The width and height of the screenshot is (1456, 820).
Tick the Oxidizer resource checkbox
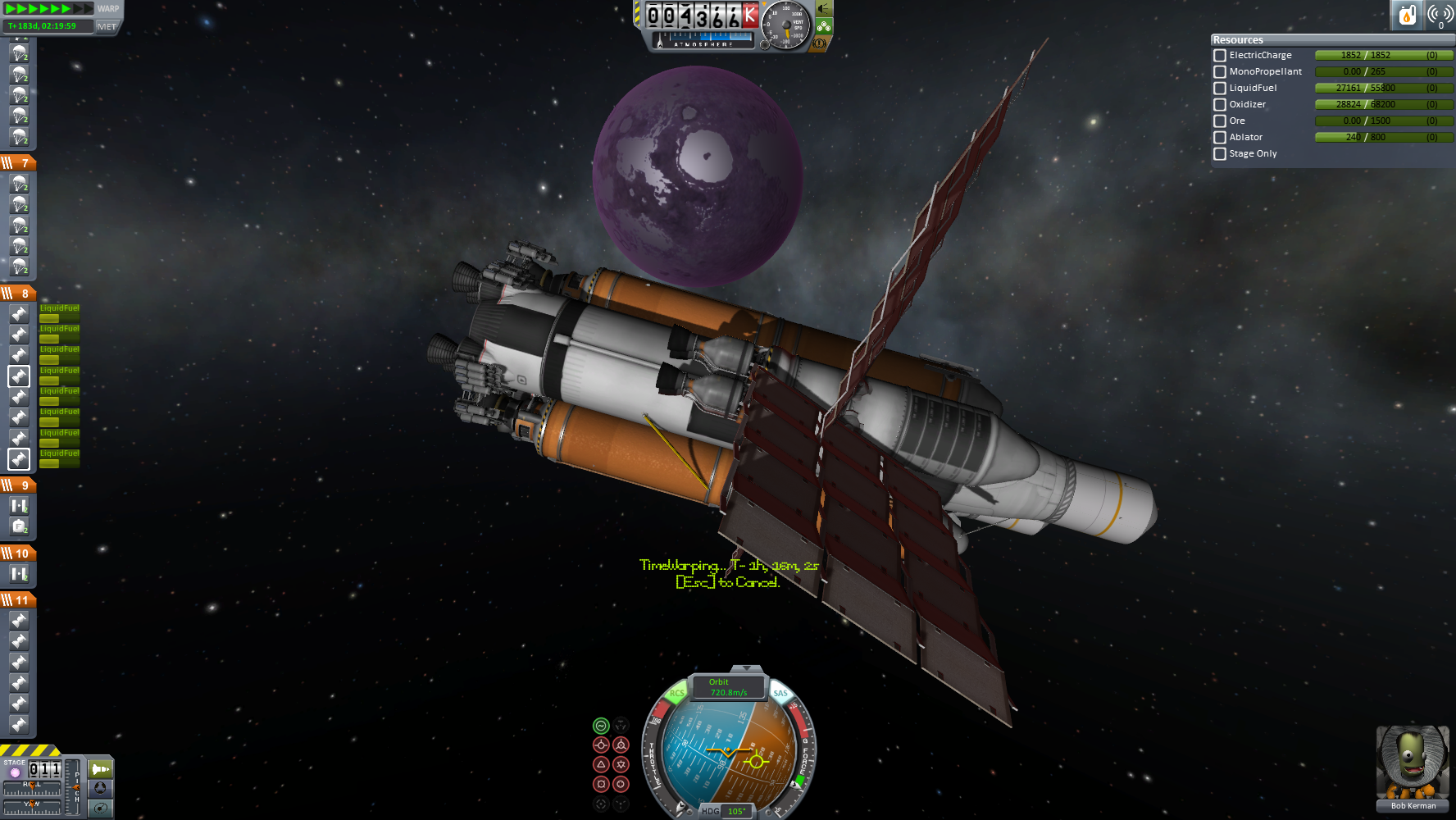[x=1220, y=105]
